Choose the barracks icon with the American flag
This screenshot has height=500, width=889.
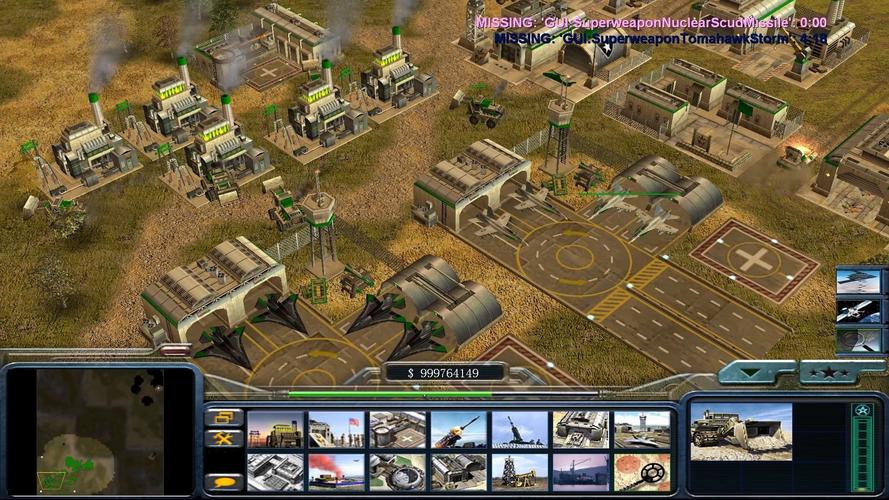(336, 429)
